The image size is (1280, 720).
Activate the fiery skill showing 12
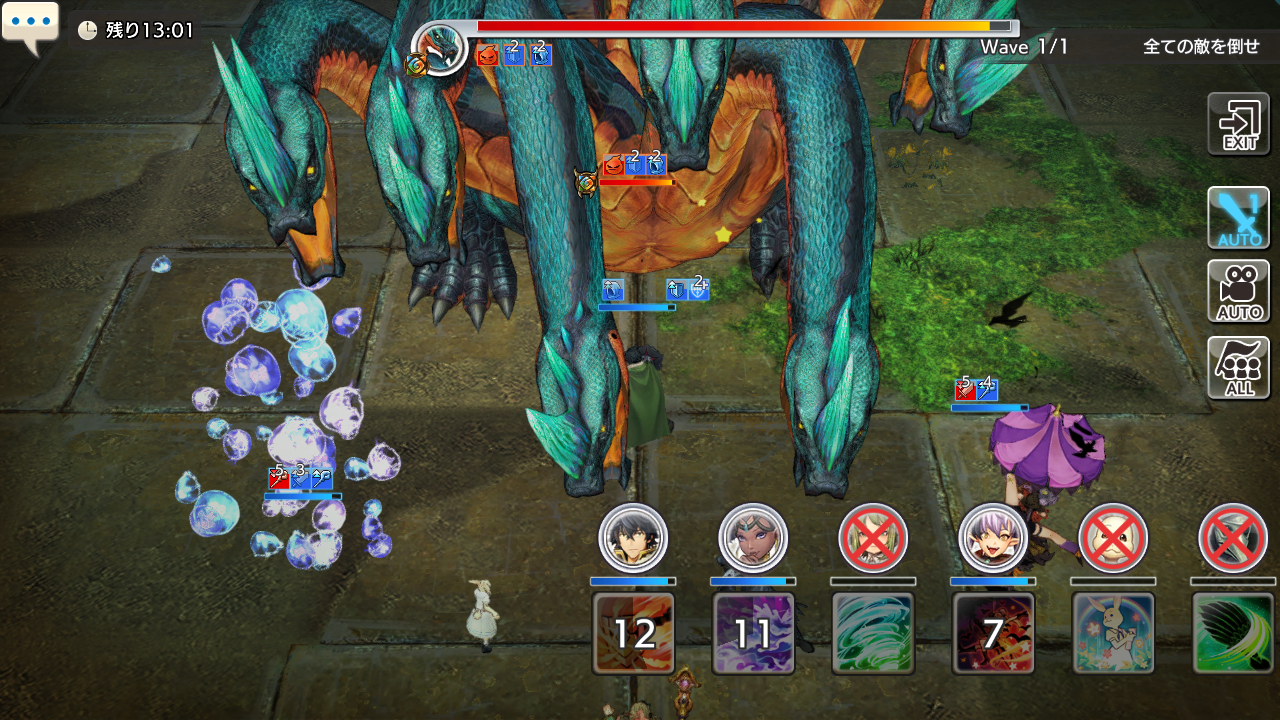point(633,633)
